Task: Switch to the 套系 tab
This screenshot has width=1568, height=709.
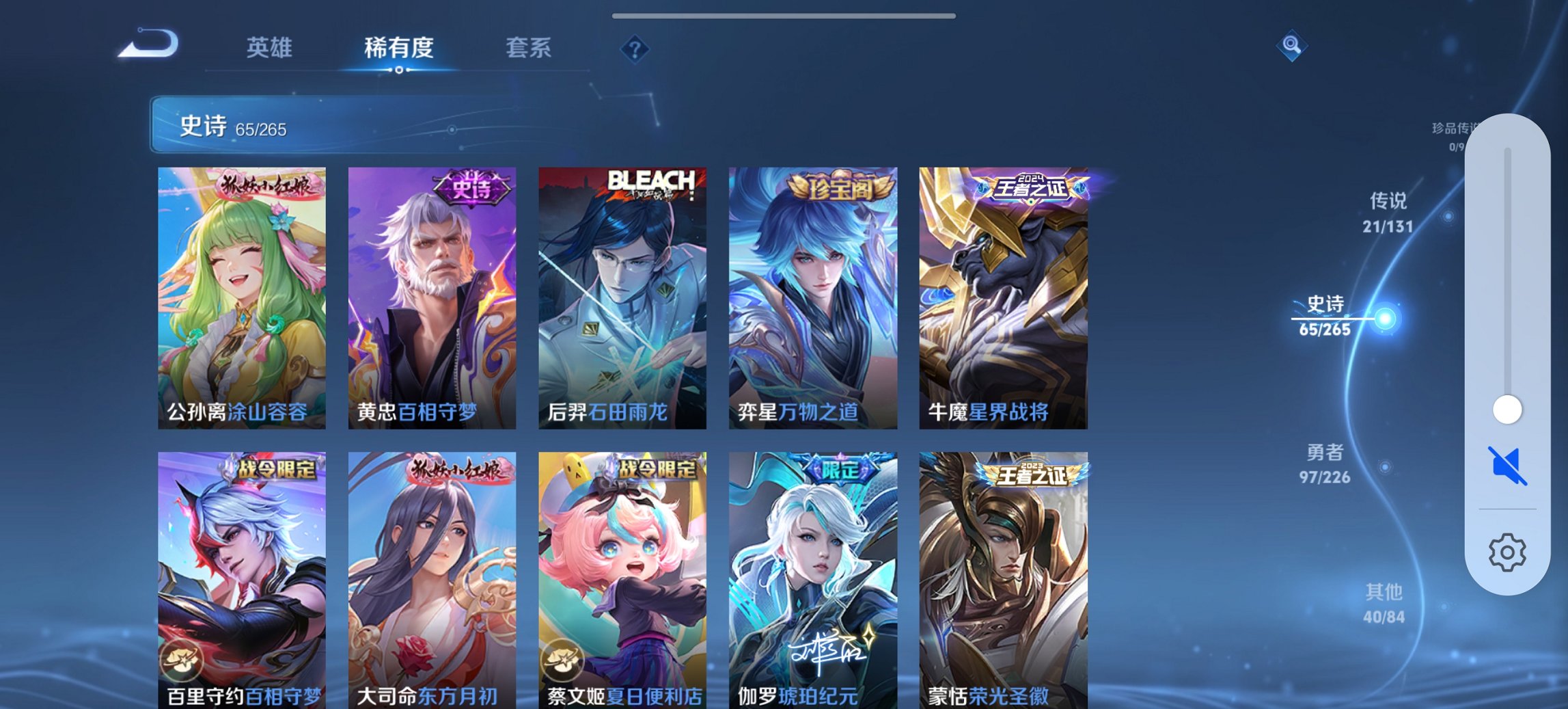Action: coord(529,48)
